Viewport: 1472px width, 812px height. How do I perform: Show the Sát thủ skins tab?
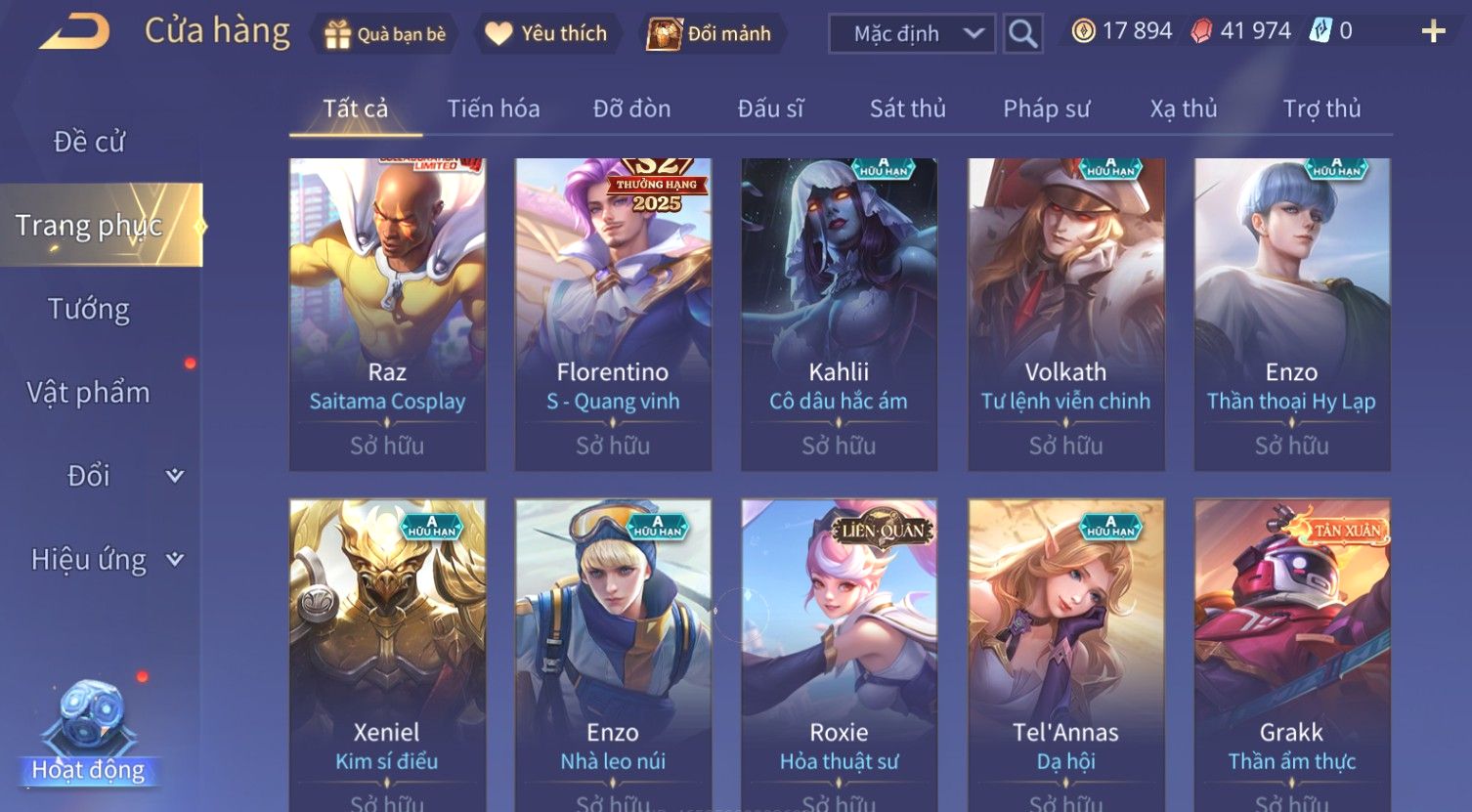[907, 108]
